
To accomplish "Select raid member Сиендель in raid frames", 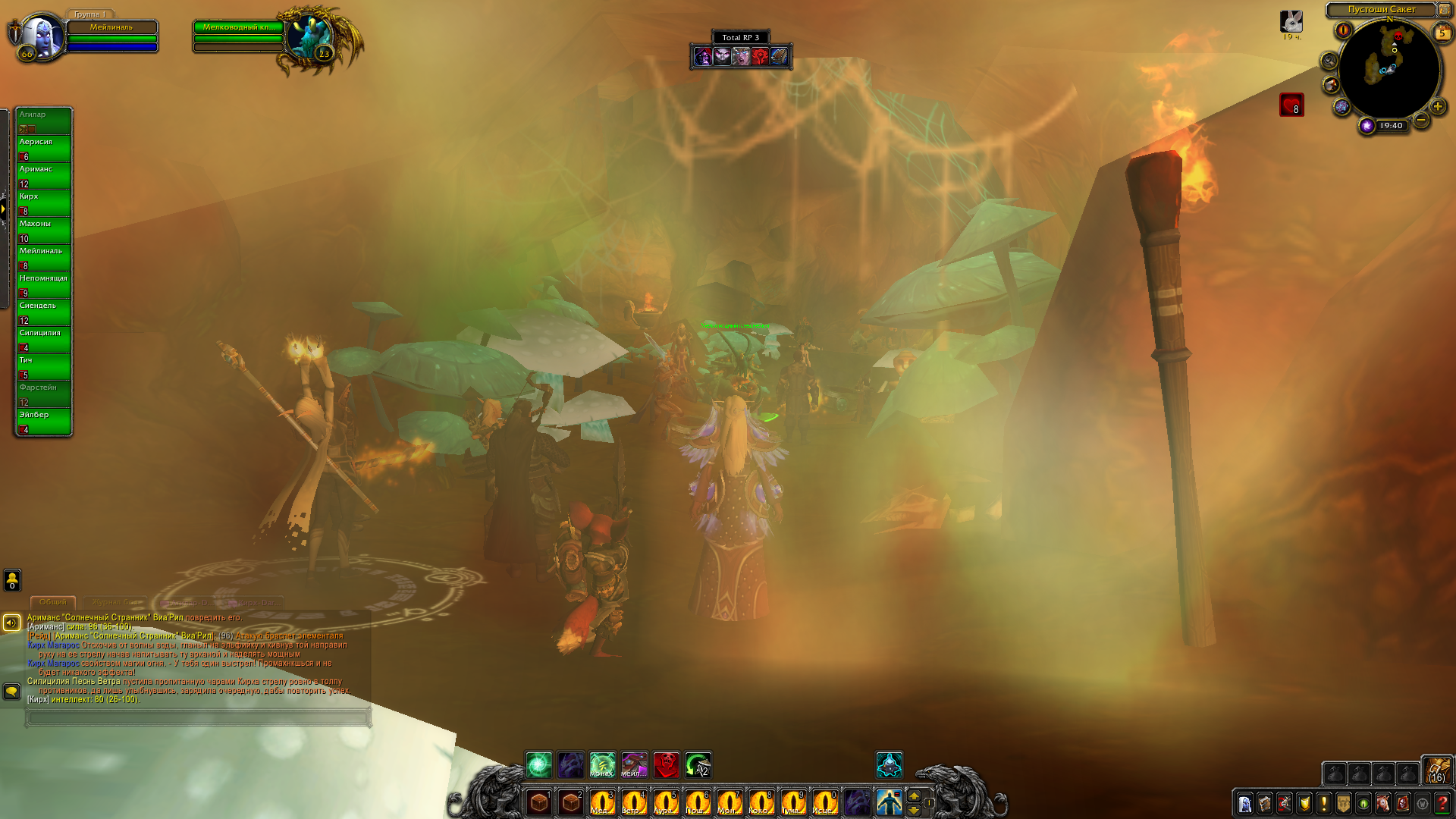I will 44,312.
